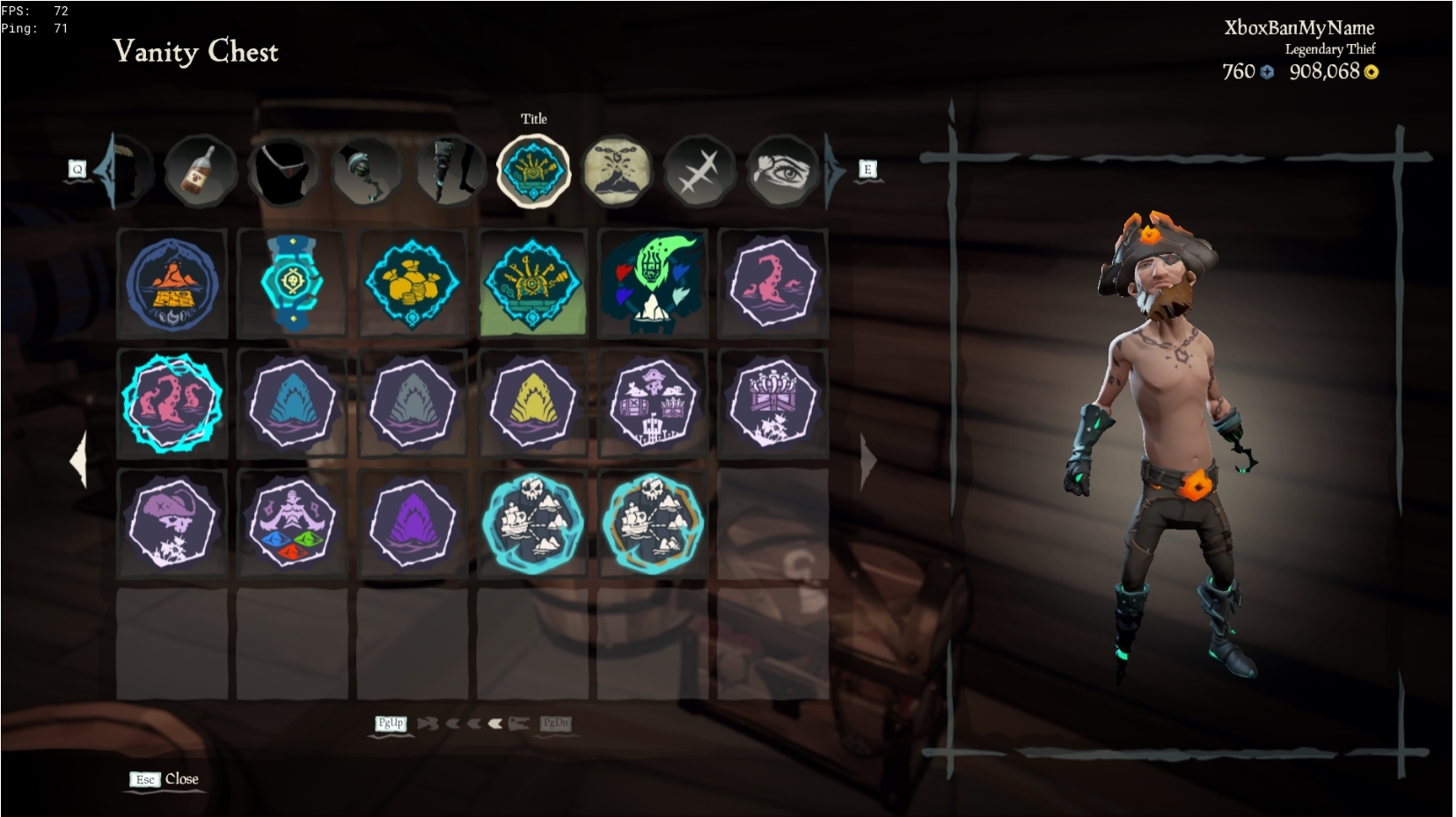
Task: Click the PgDn pagination button
Action: [557, 723]
